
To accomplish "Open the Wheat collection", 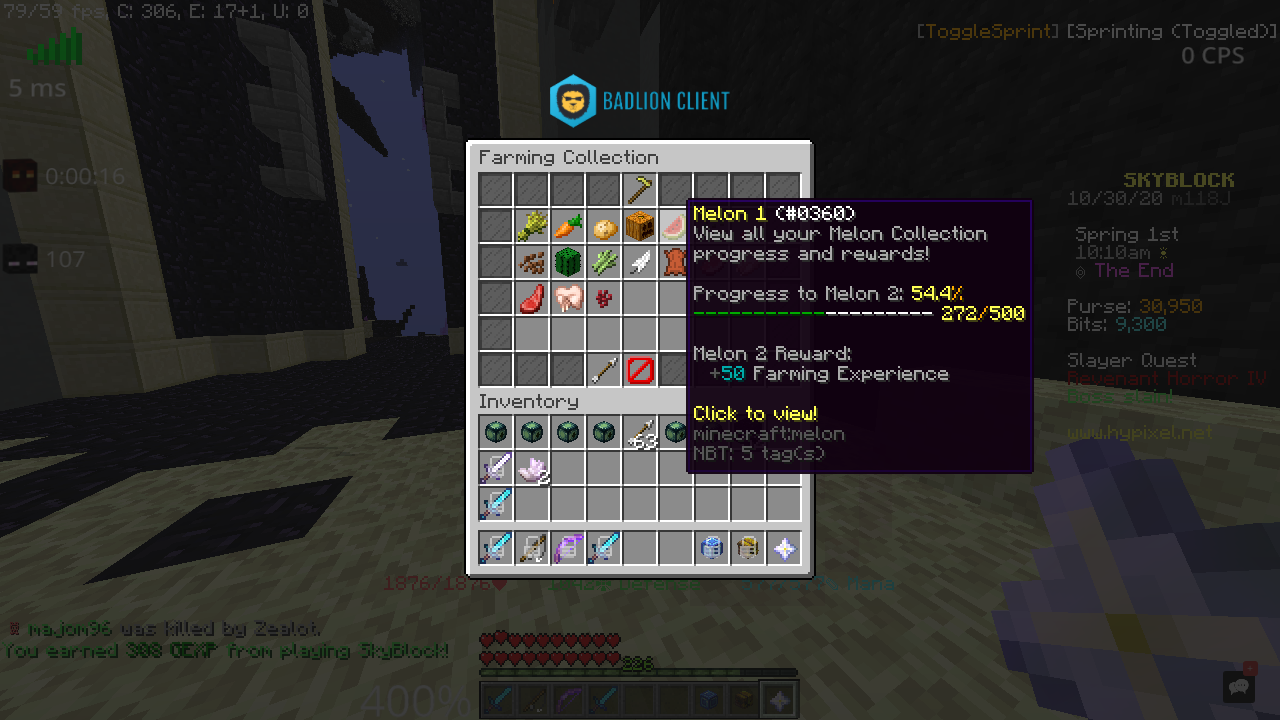I will click(533, 225).
